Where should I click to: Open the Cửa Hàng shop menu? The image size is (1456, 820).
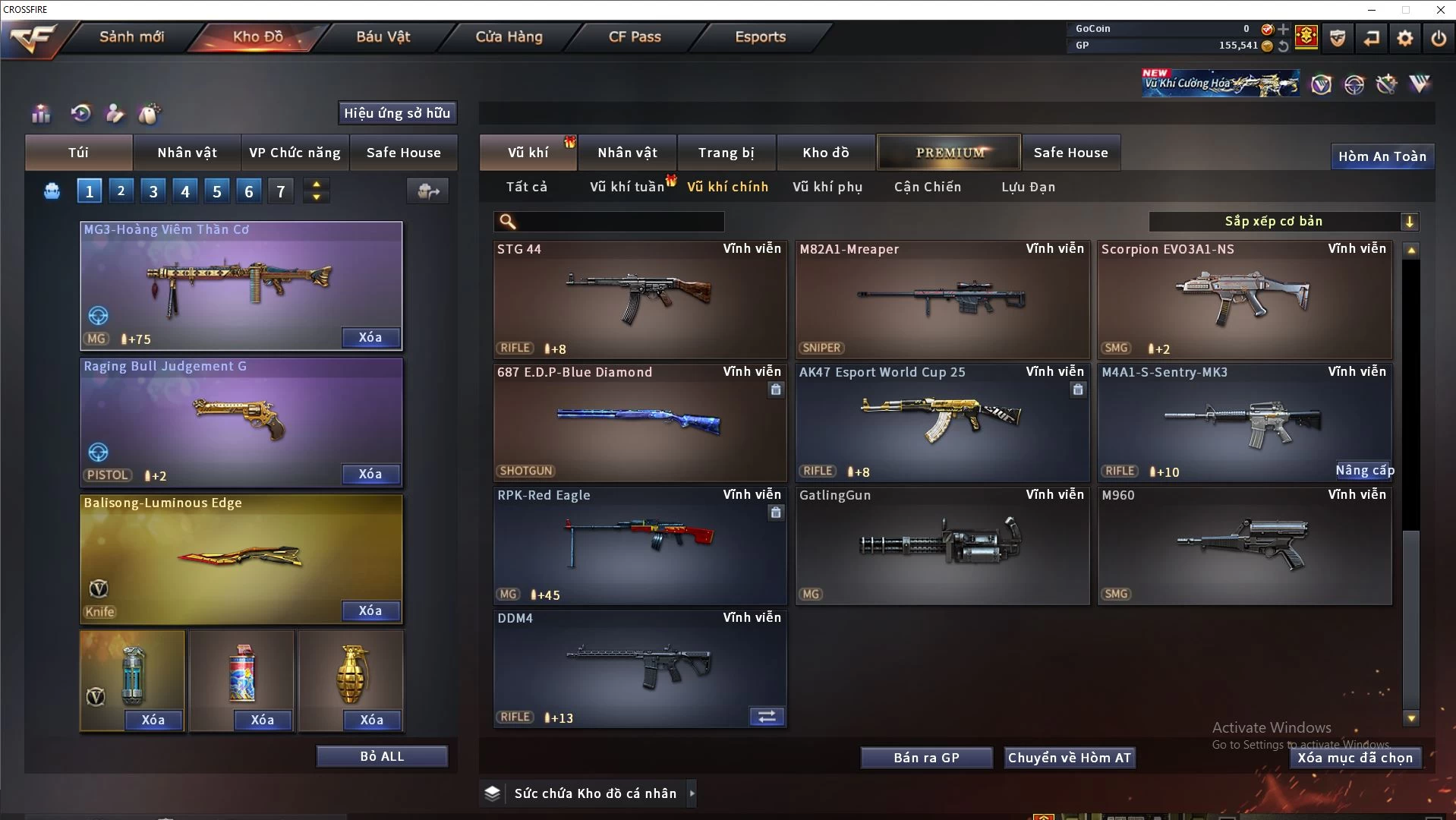[509, 36]
